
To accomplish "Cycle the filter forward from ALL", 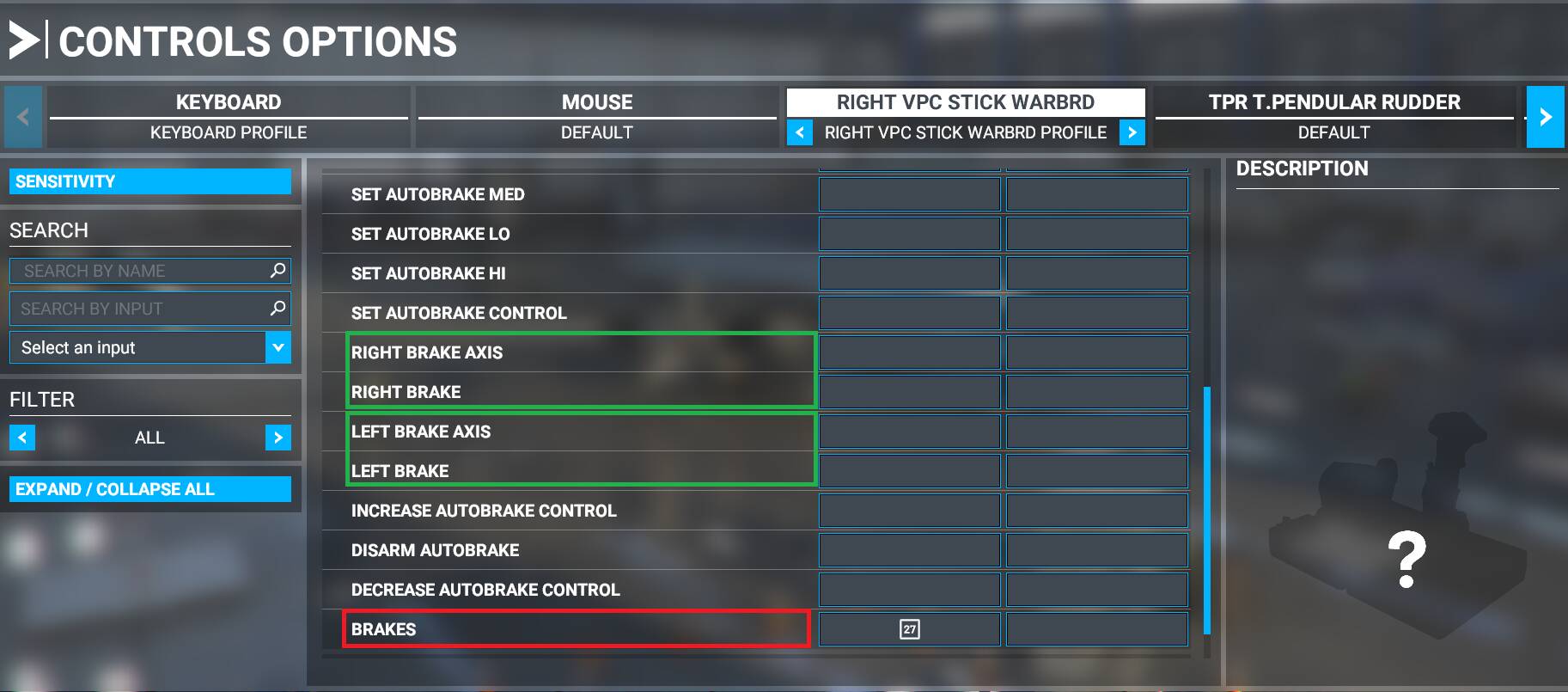I will pyautogui.click(x=278, y=438).
